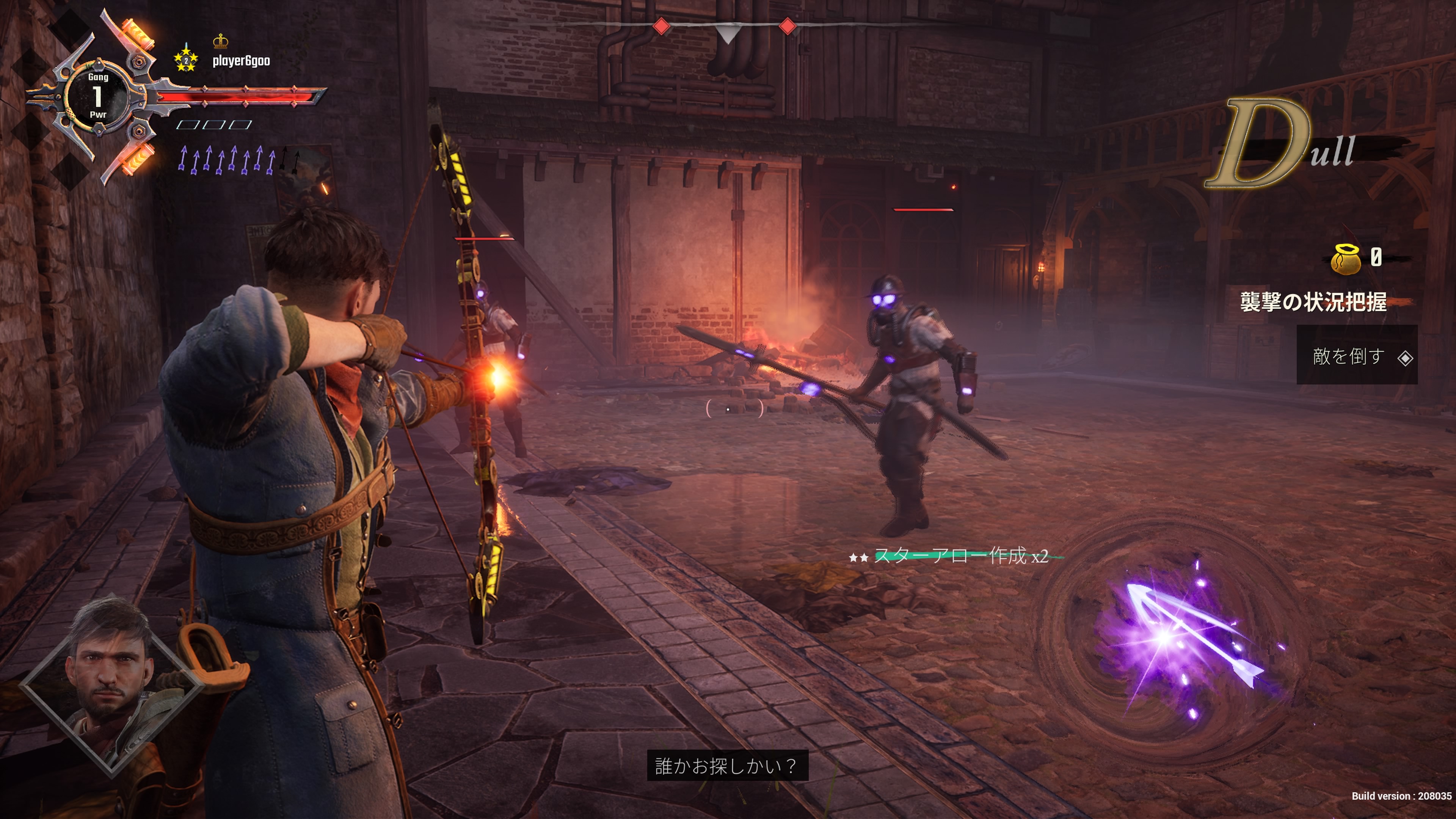Open the 敵を倒す objective entry
Screen dimensions: 1456x819
click(1357, 356)
